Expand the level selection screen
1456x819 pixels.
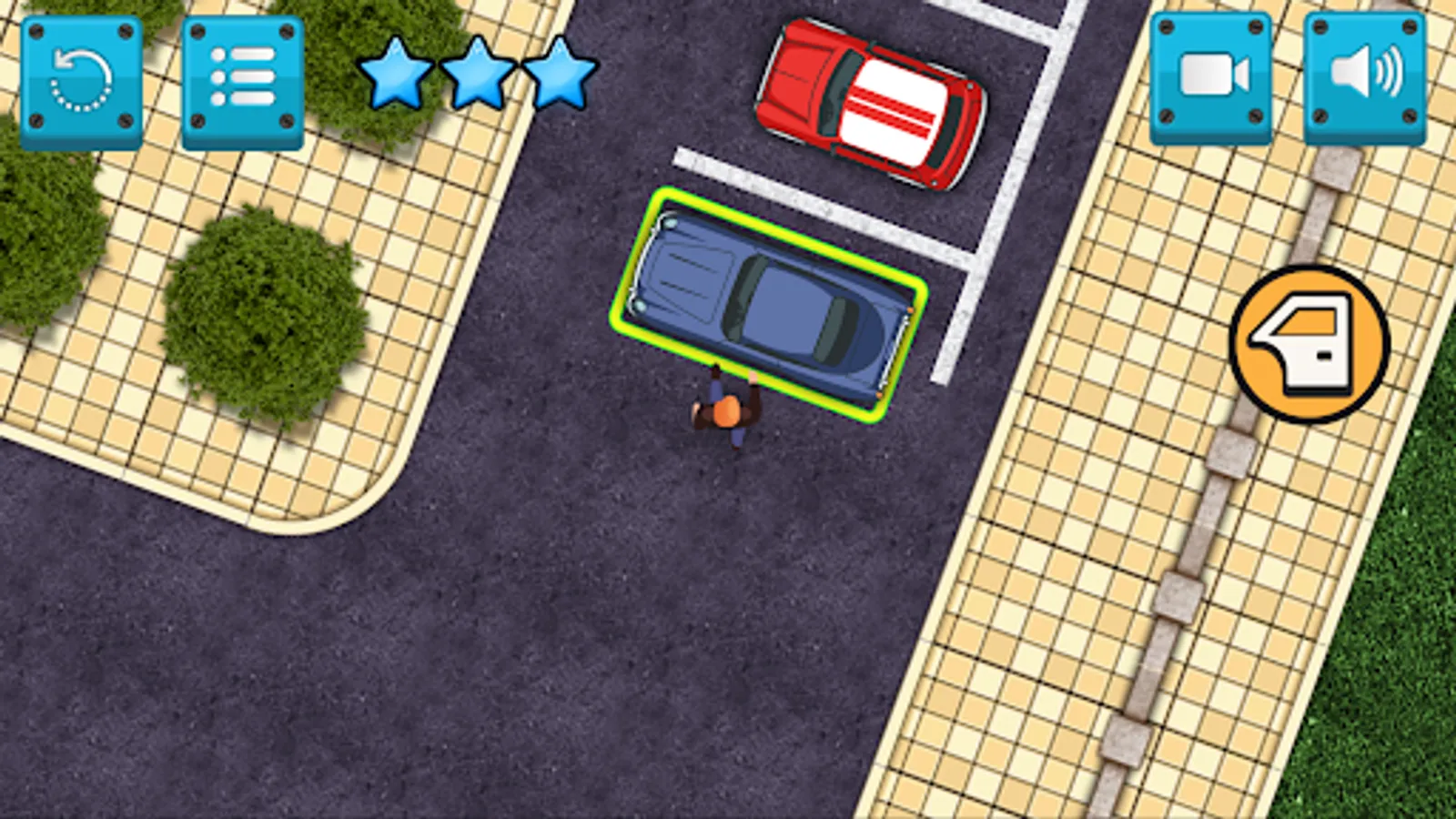[x=241, y=77]
